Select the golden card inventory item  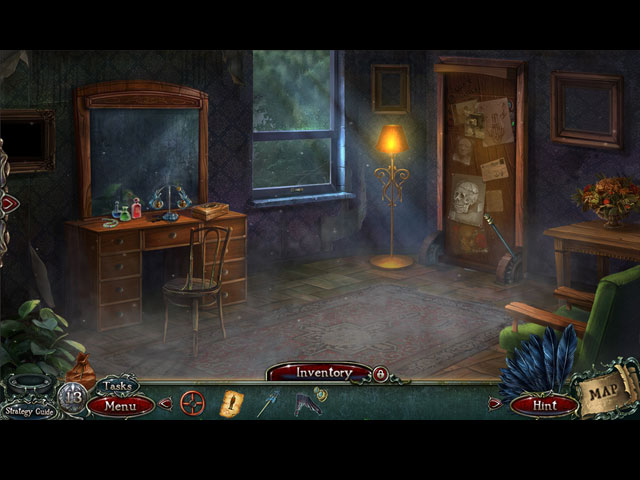(231, 403)
